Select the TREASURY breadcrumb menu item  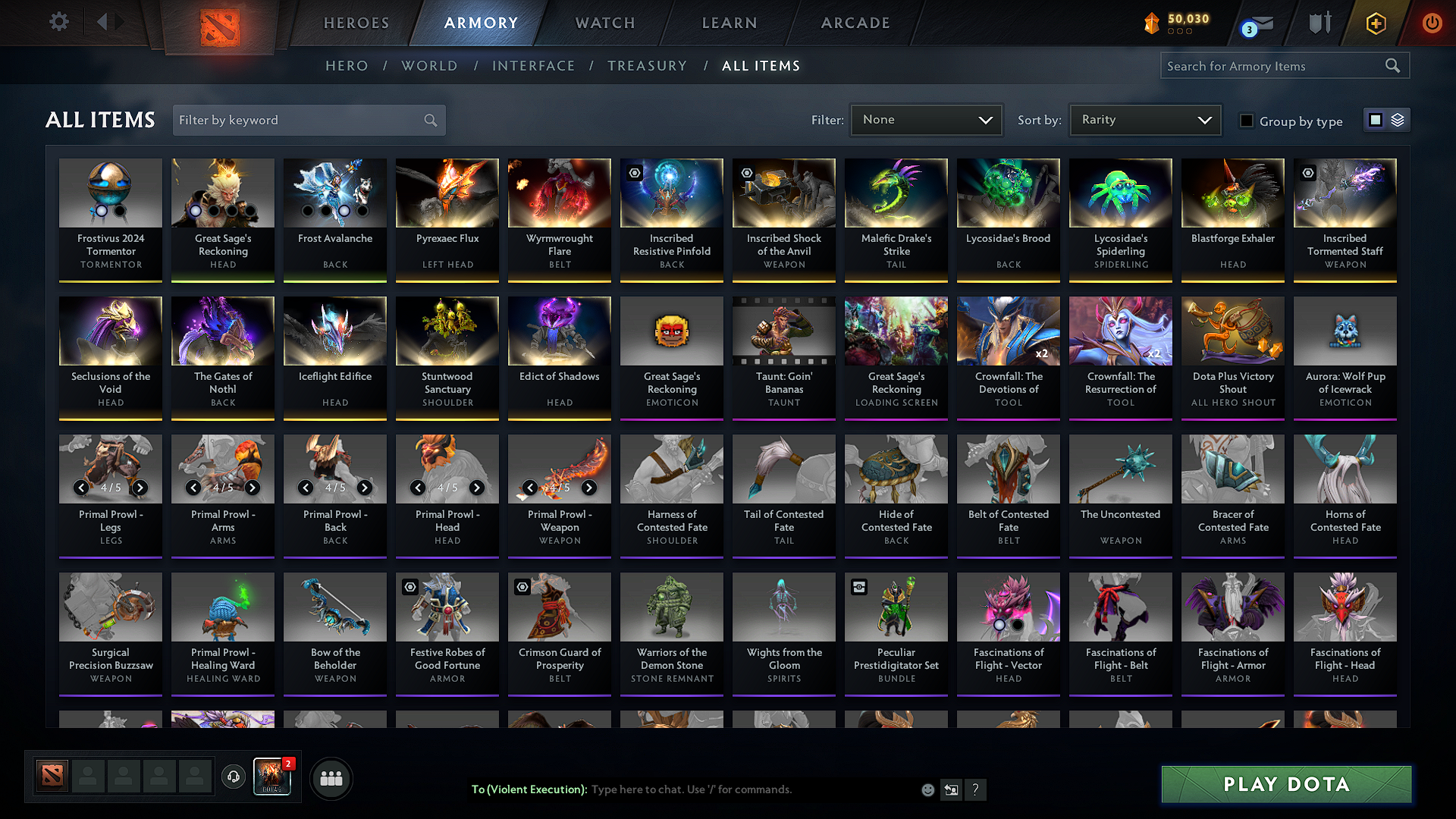point(647,65)
